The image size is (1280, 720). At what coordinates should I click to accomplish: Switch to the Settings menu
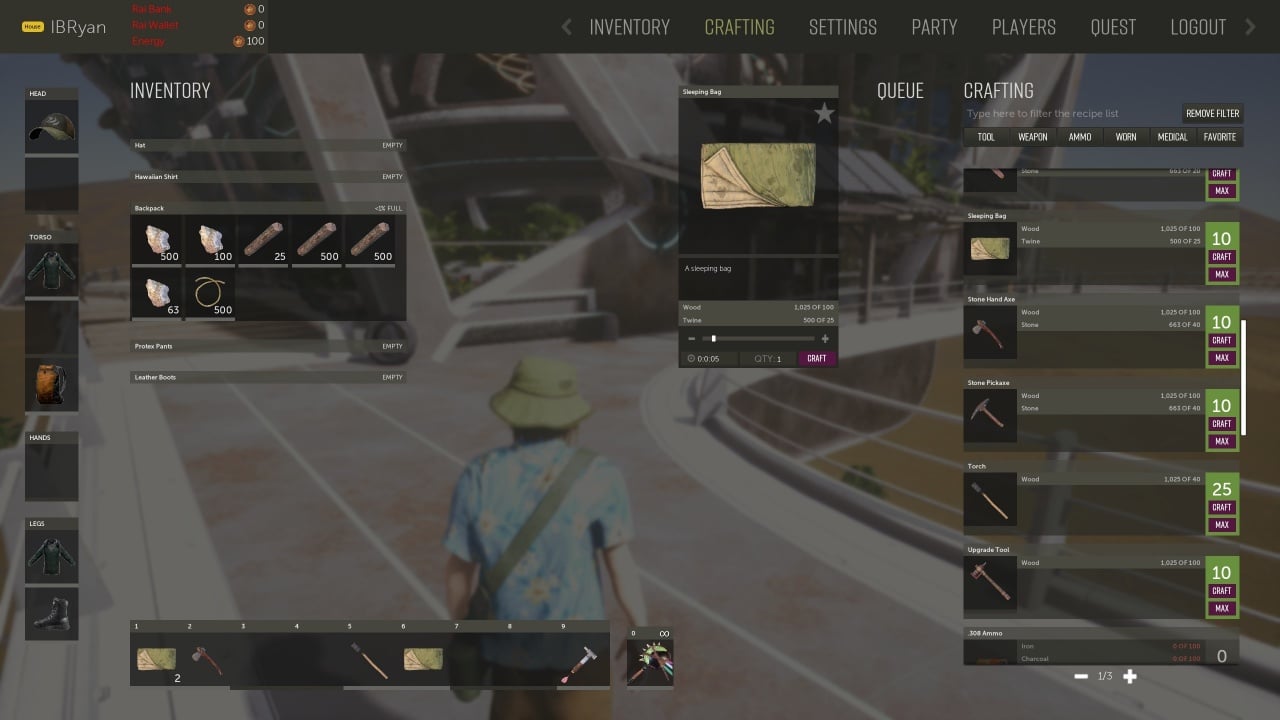[x=842, y=27]
